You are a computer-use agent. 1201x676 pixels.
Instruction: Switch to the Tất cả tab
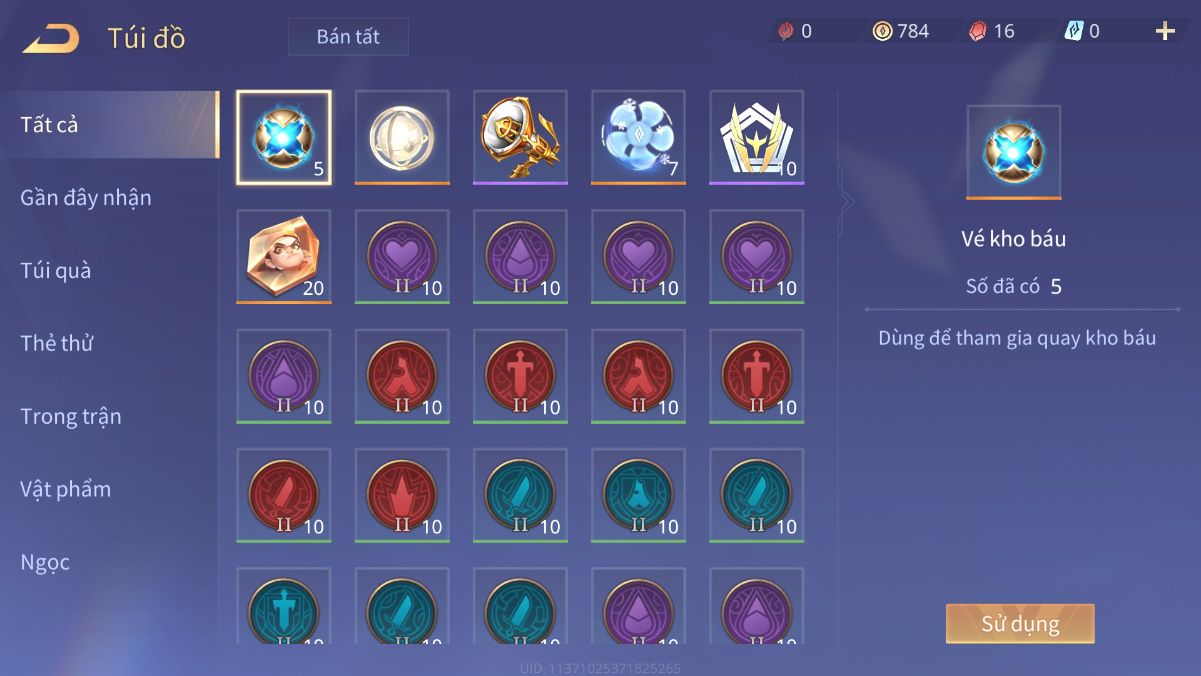(x=50, y=125)
